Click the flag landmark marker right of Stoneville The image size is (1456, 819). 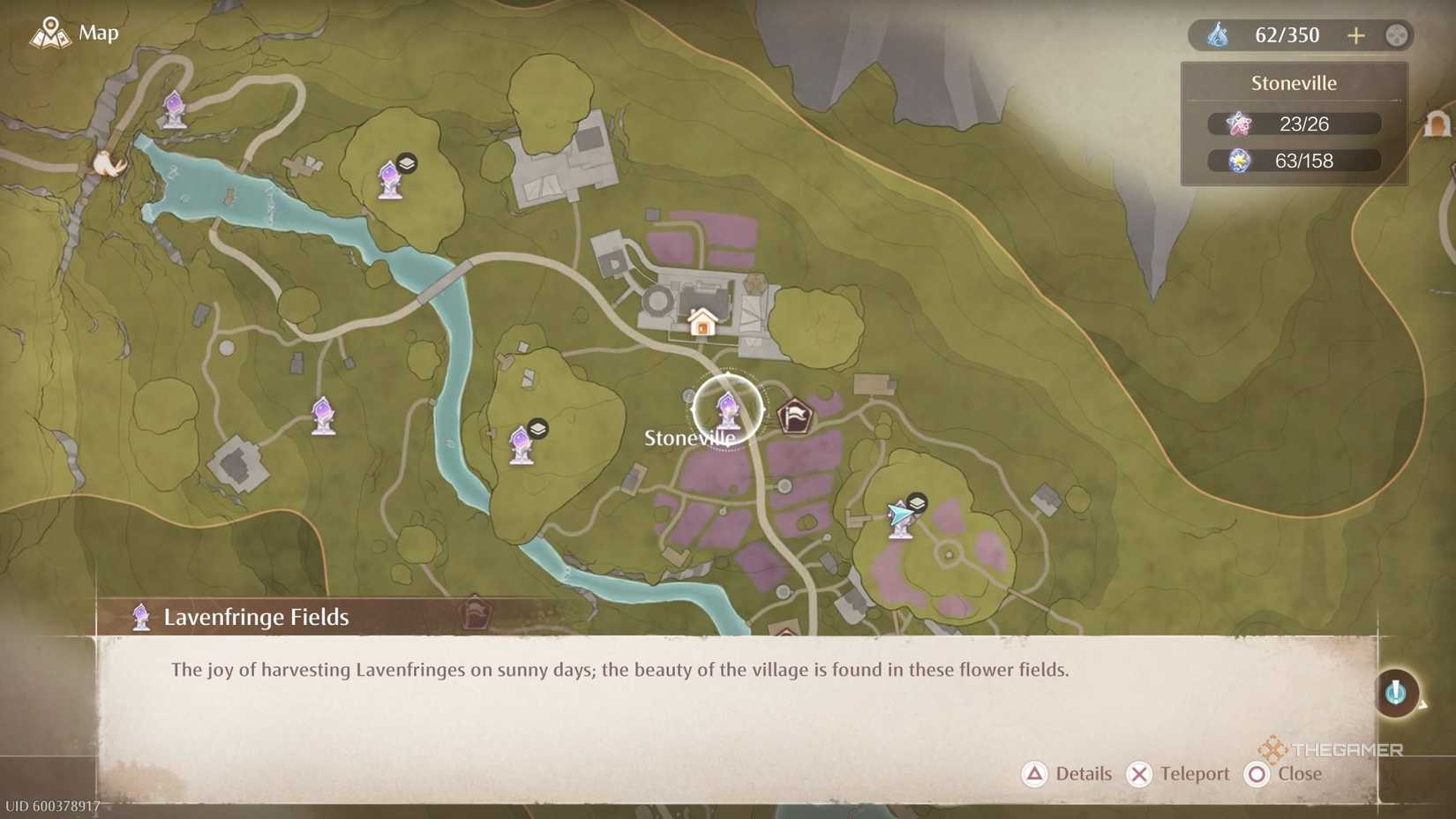pyautogui.click(x=795, y=415)
